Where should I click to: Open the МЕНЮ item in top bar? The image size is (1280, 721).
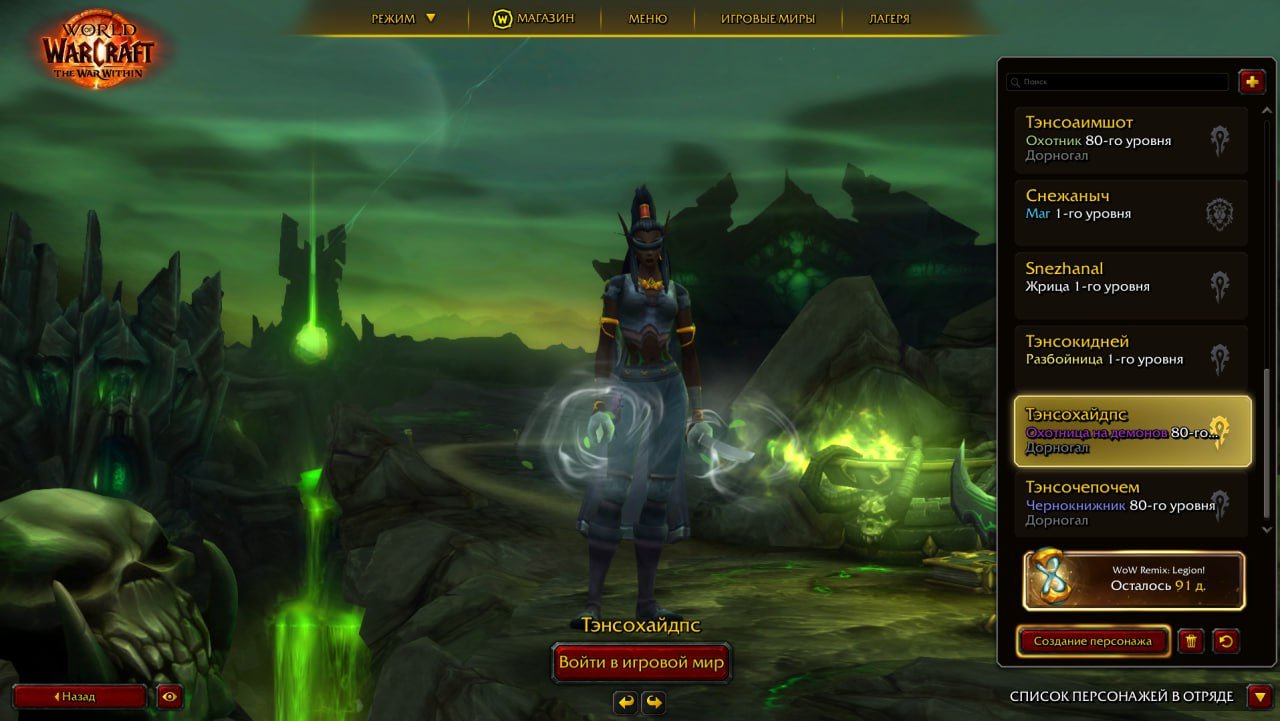(646, 17)
